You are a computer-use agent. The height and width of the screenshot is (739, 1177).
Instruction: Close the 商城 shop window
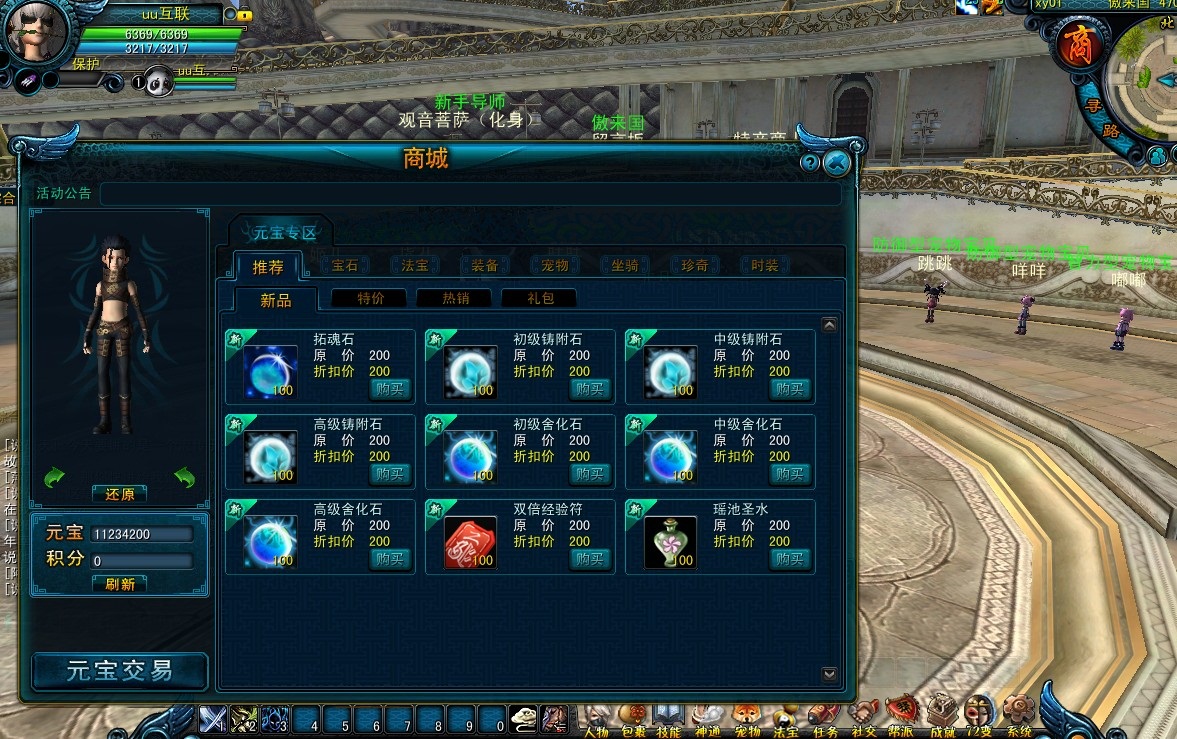pyautogui.click(x=837, y=163)
